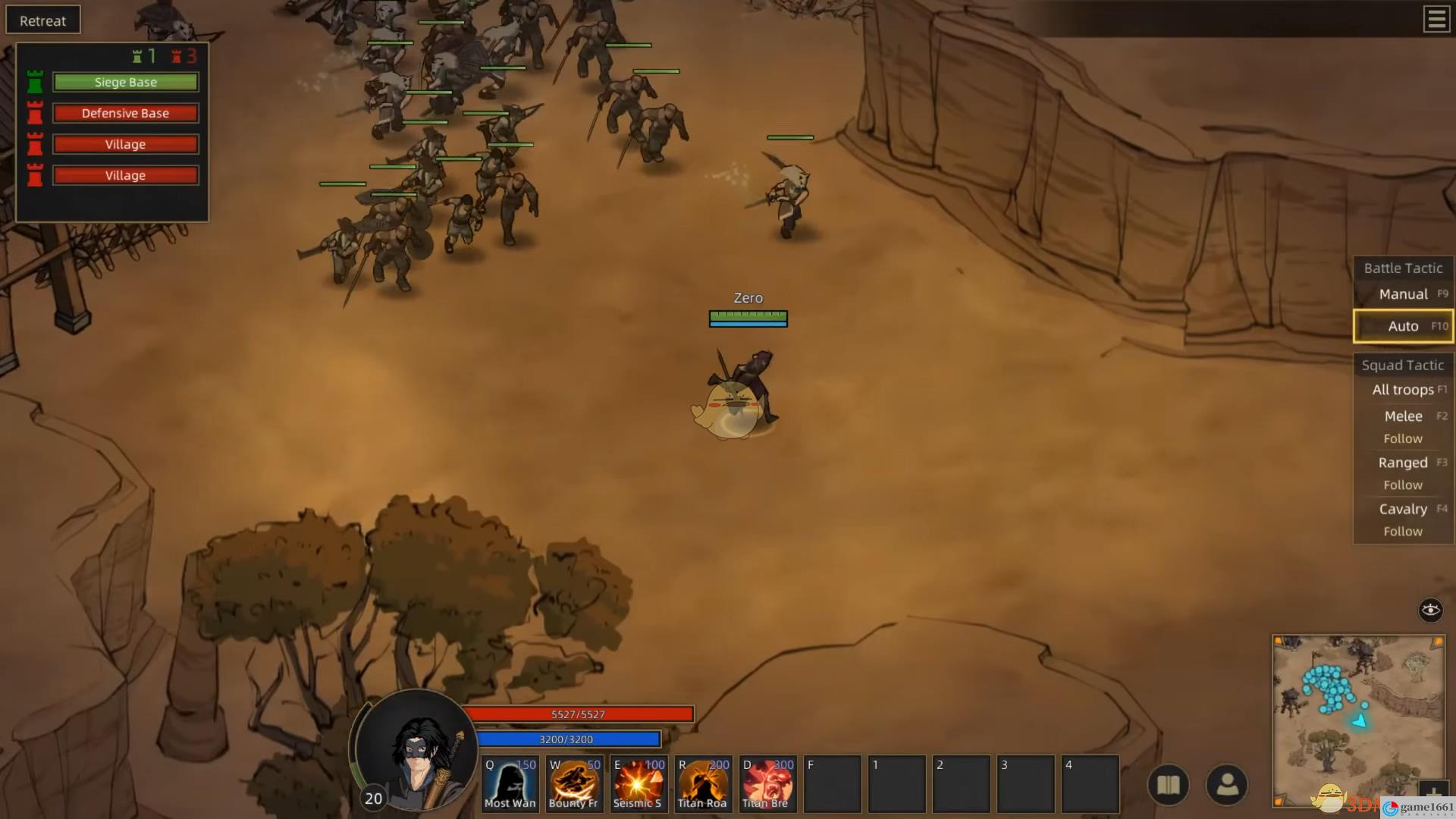The image size is (1456, 819).
Task: Switch battle tactic to Manual
Action: pyautogui.click(x=1403, y=294)
